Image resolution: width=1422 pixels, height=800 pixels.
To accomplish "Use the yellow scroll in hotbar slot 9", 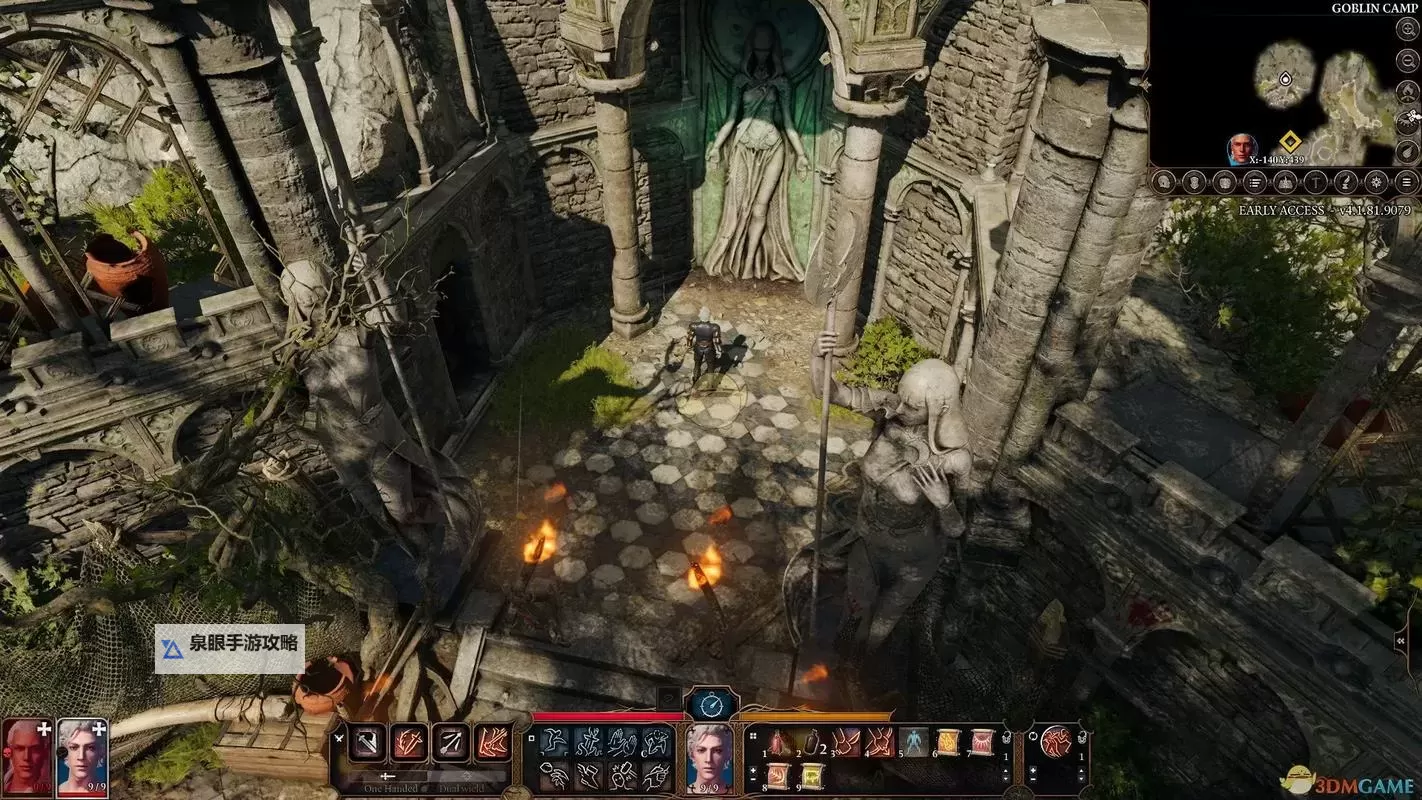I will tap(811, 776).
